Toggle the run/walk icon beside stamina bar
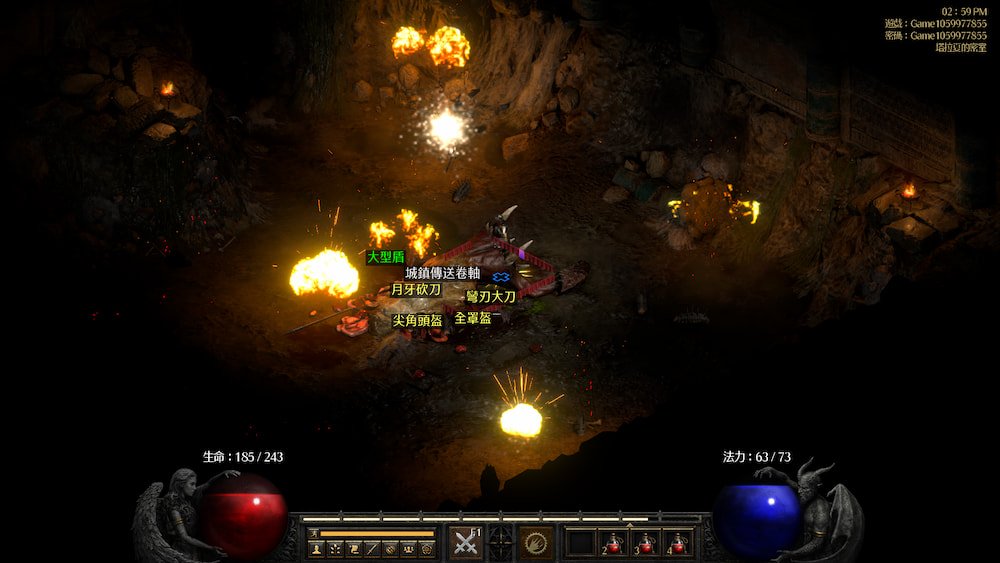Image resolution: width=1000 pixels, height=563 pixels. 313,534
